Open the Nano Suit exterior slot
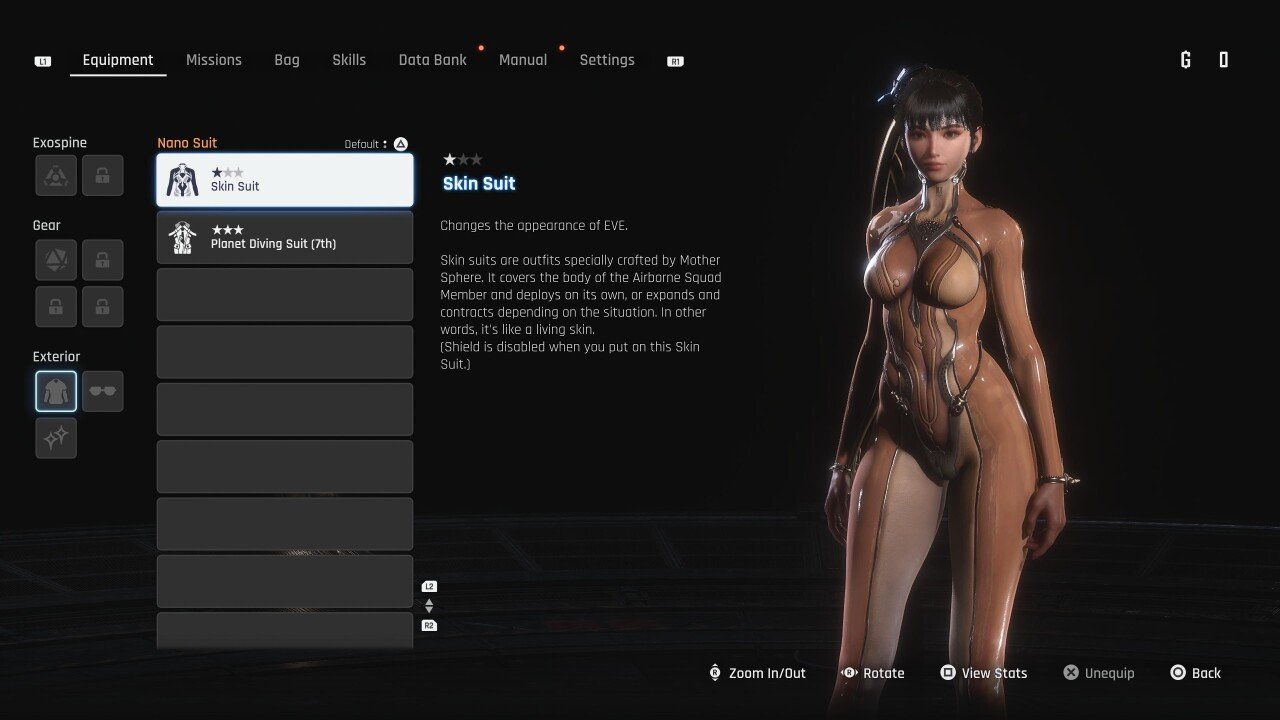The image size is (1280, 720). click(56, 391)
